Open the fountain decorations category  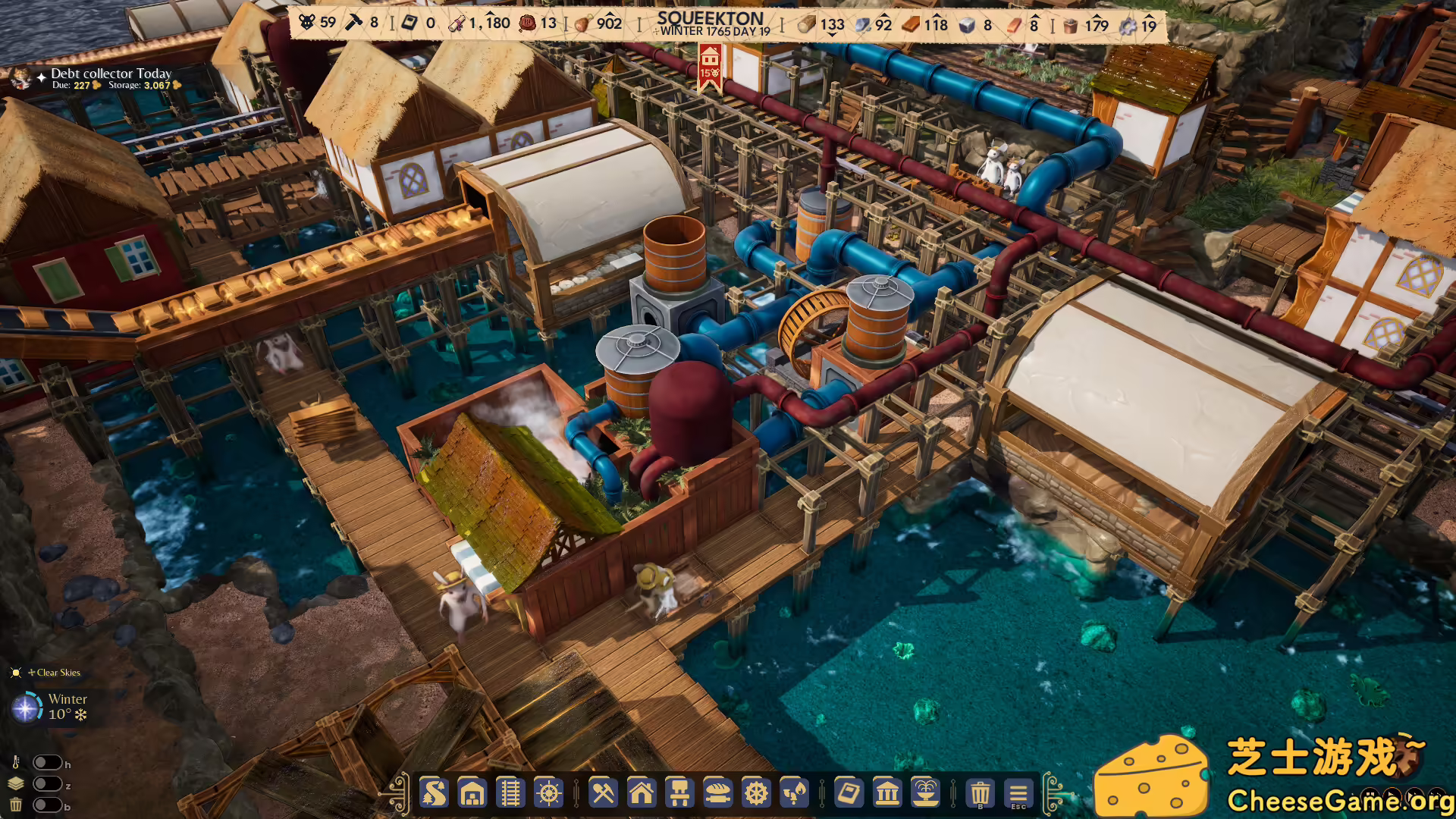[x=925, y=793]
